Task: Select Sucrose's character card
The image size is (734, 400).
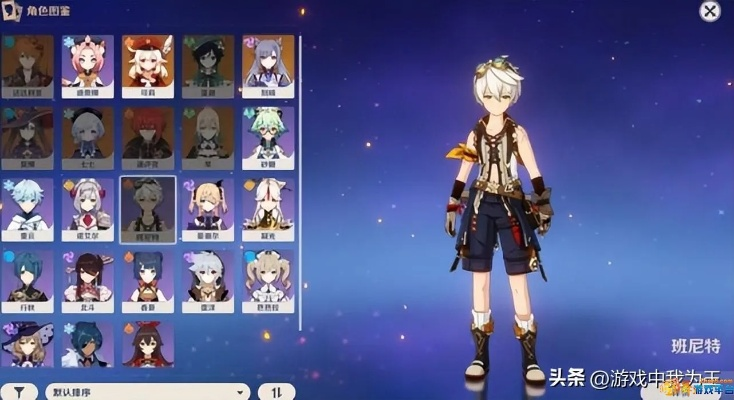Action: 268,137
